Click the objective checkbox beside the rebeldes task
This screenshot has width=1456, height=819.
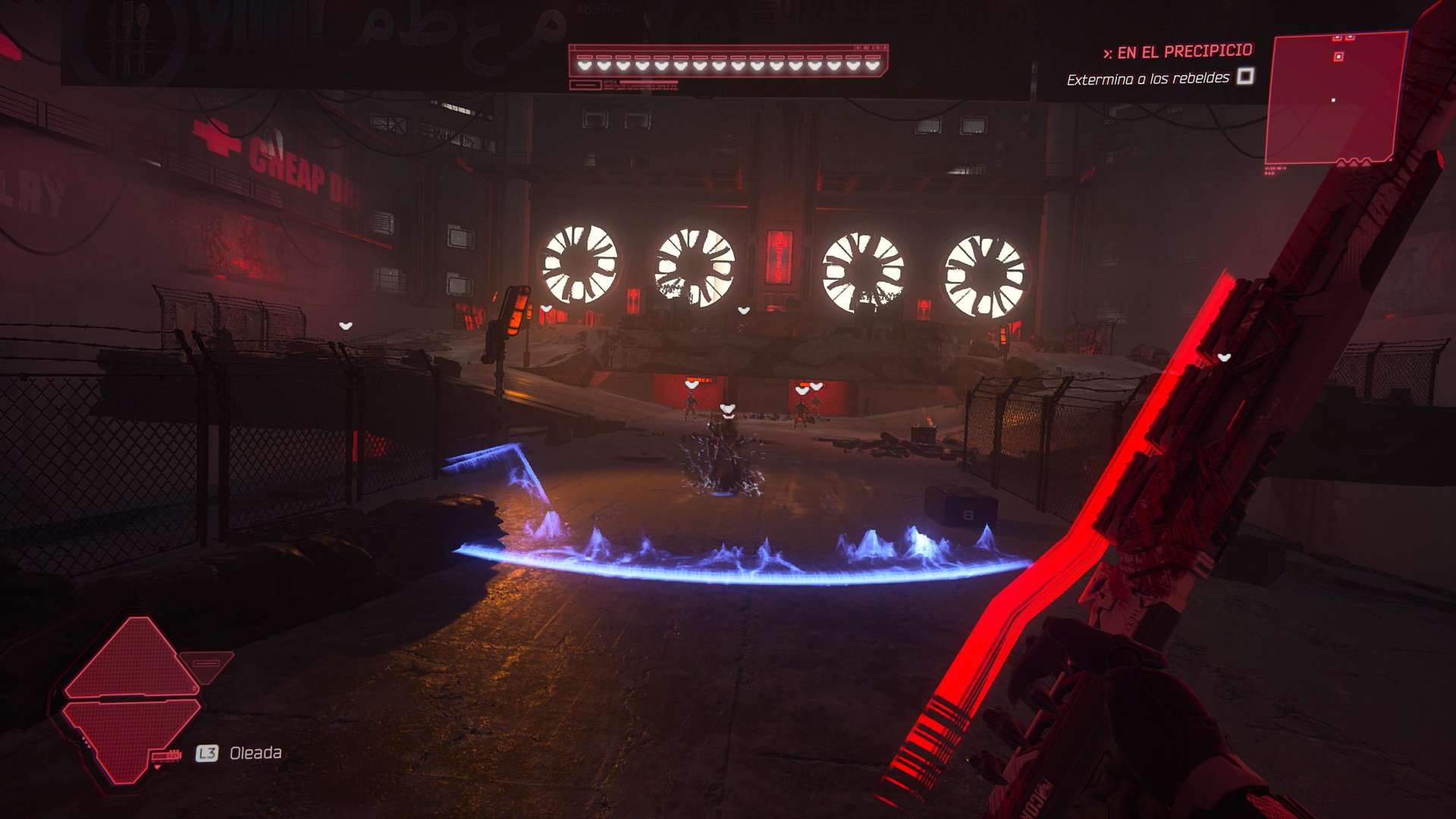pos(1245,76)
